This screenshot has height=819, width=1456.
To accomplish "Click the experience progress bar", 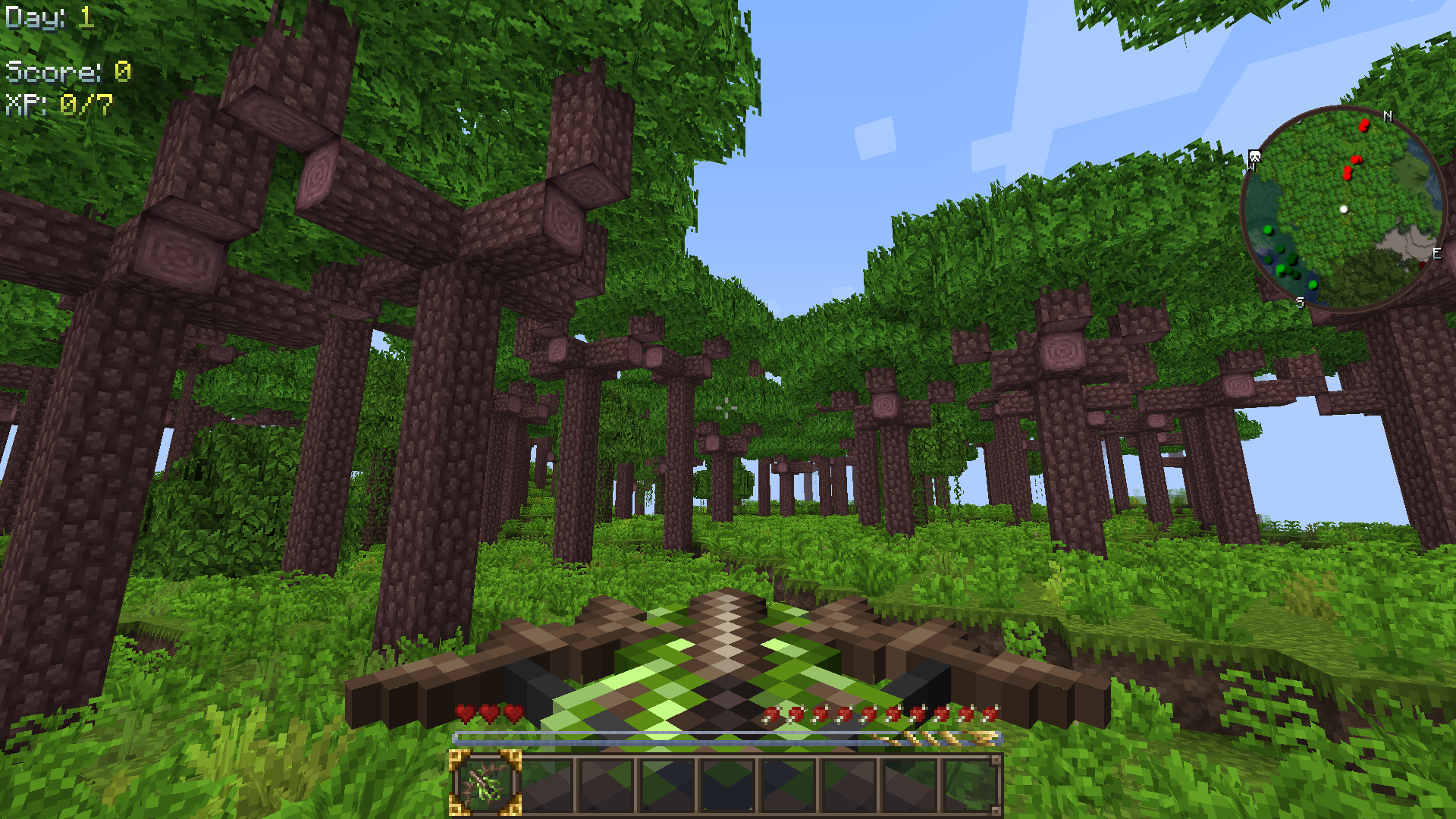I will tap(728, 739).
